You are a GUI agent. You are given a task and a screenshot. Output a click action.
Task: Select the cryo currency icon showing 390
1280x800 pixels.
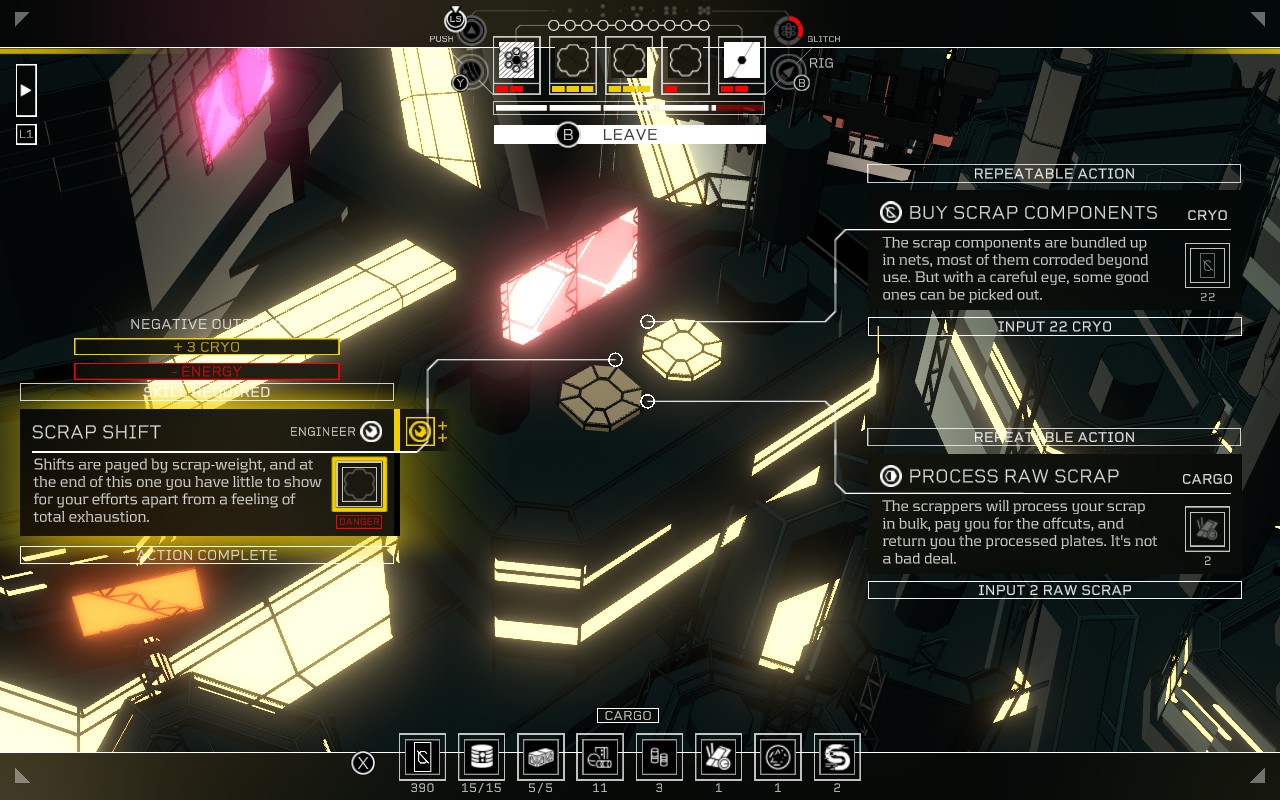tap(422, 757)
